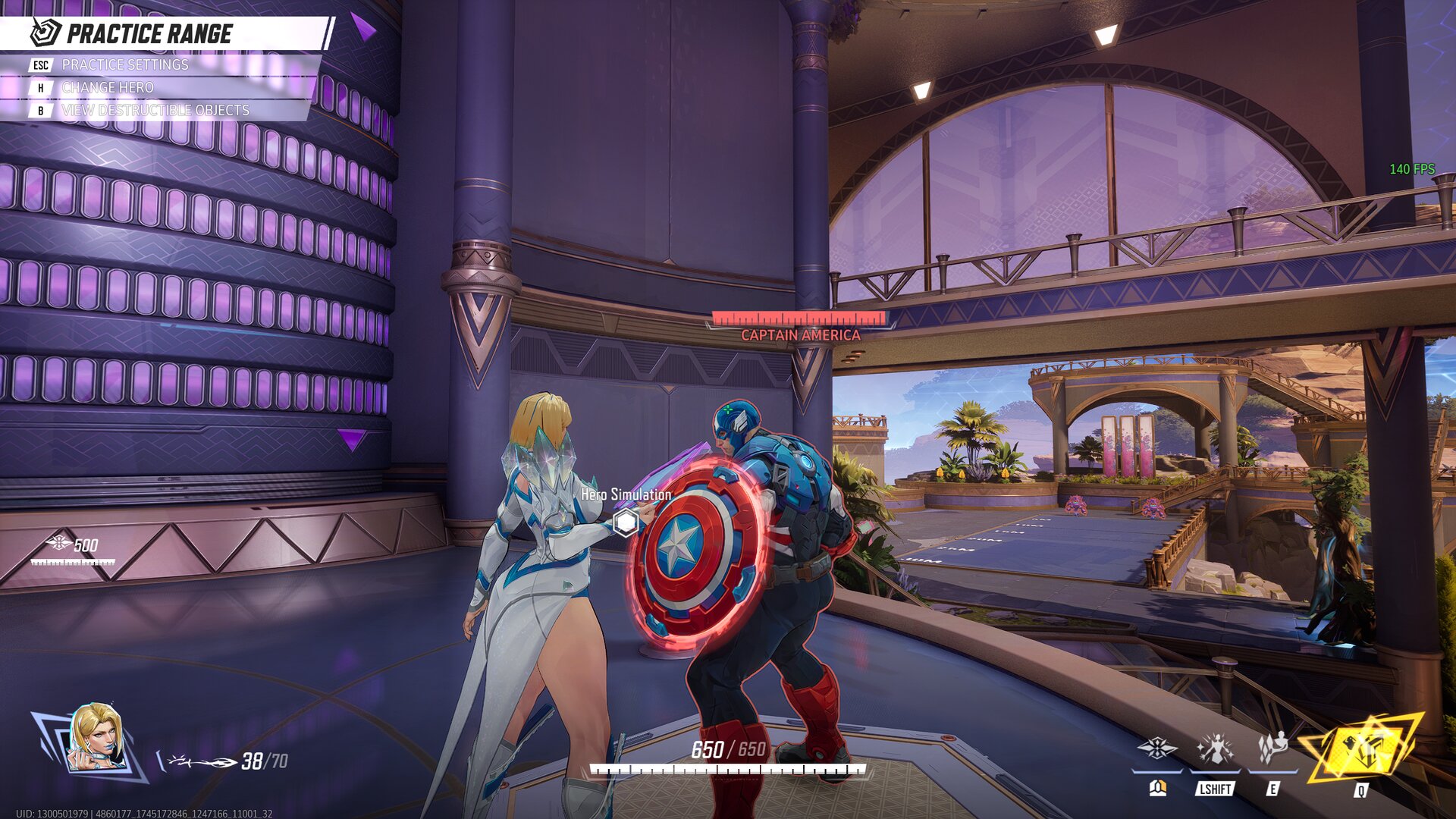Open Practice Settings entry
The image size is (1456, 819).
tap(125, 65)
